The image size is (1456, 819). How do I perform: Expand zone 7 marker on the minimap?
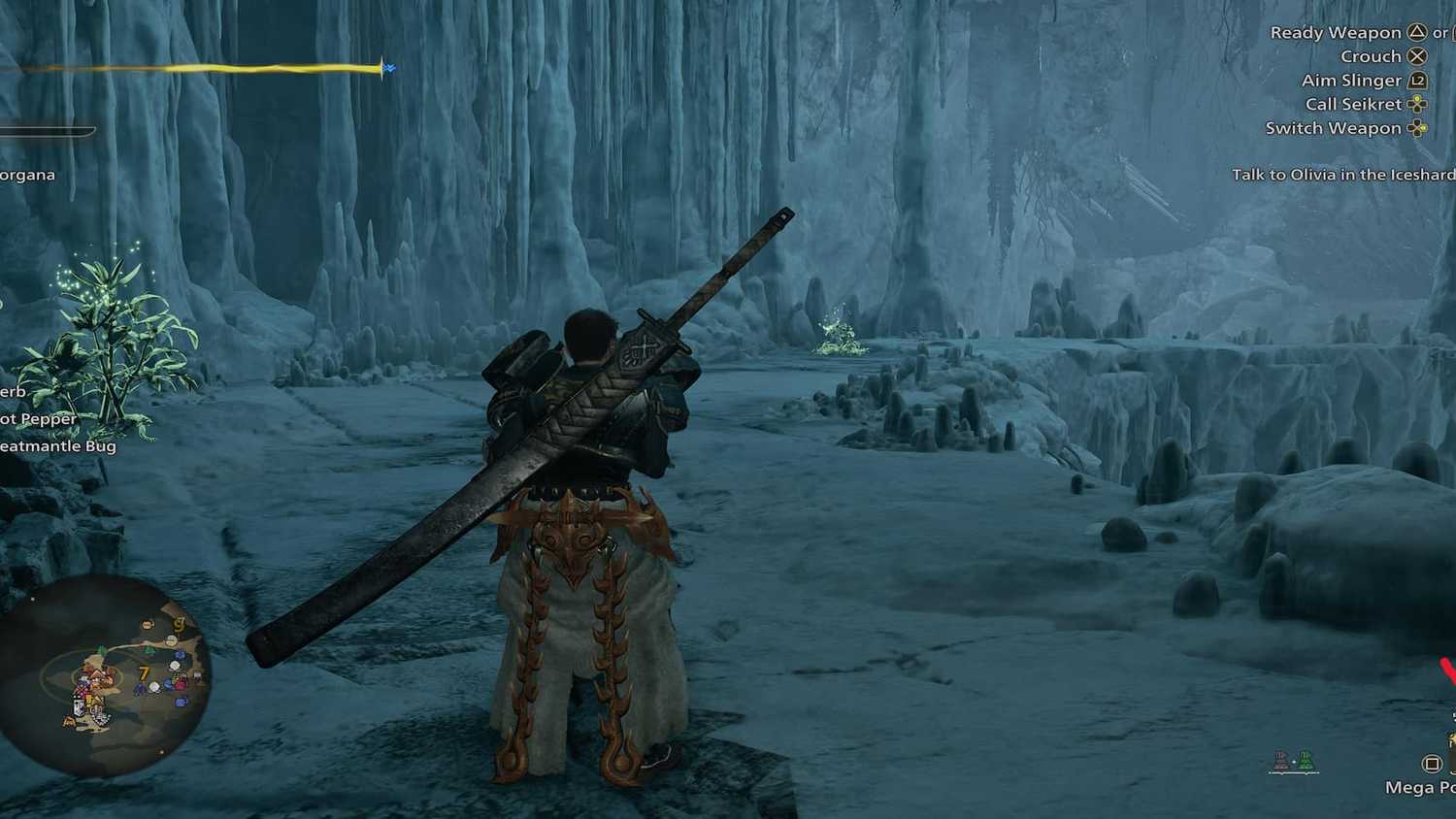point(143,673)
